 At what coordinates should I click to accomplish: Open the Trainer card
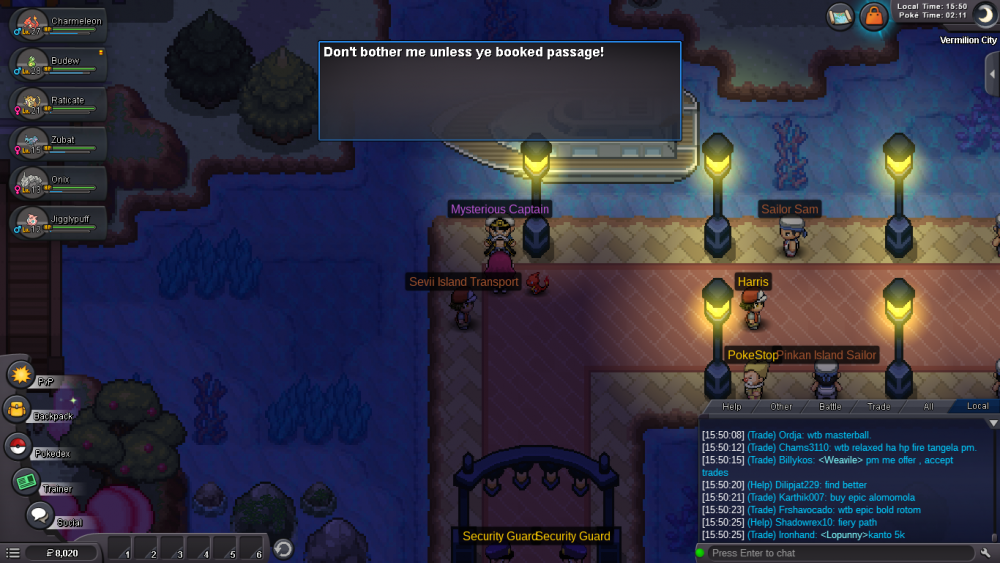(x=26, y=481)
